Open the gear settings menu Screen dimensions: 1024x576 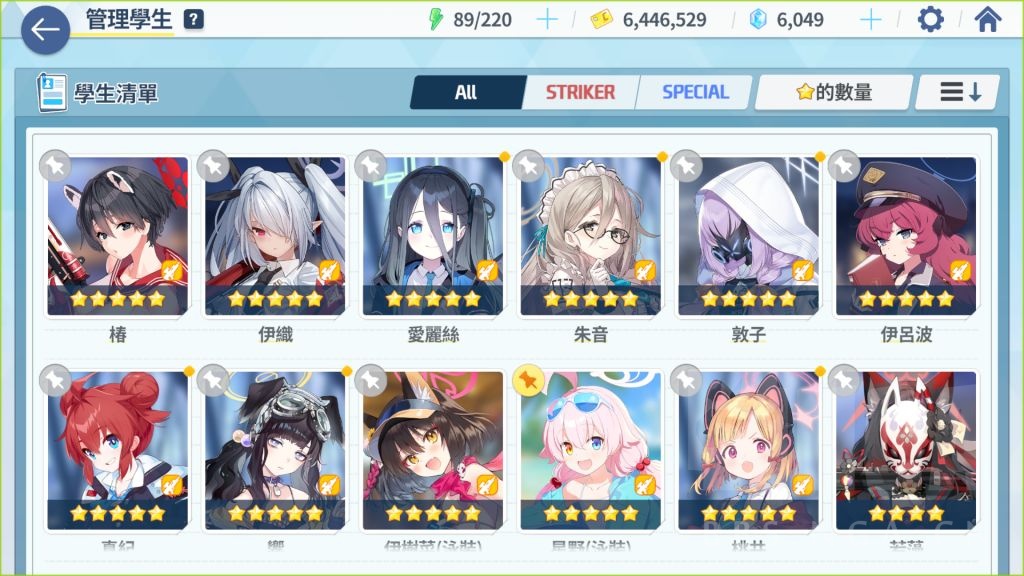930,20
